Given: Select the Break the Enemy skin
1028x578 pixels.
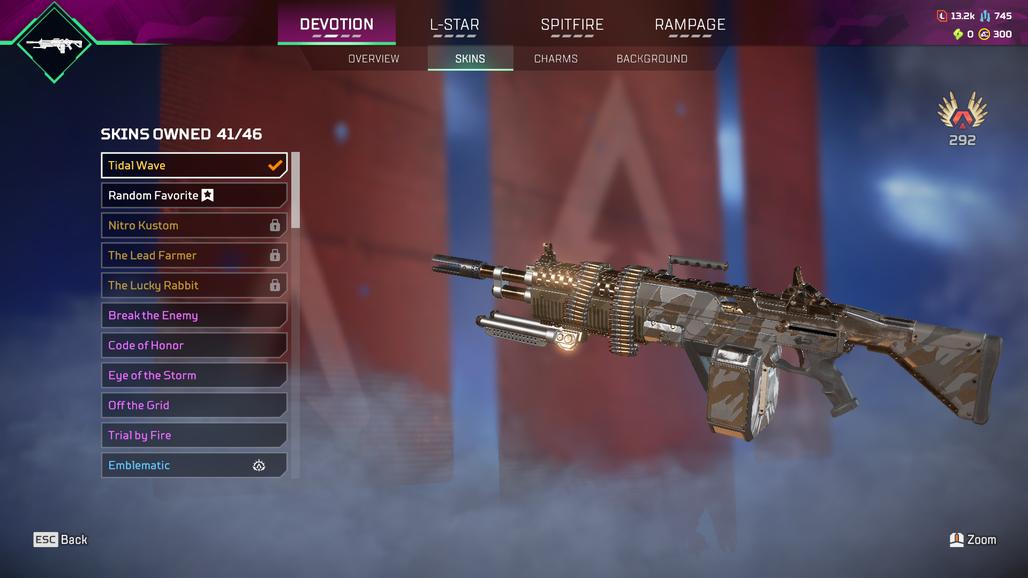Looking at the screenshot, I should coord(194,315).
